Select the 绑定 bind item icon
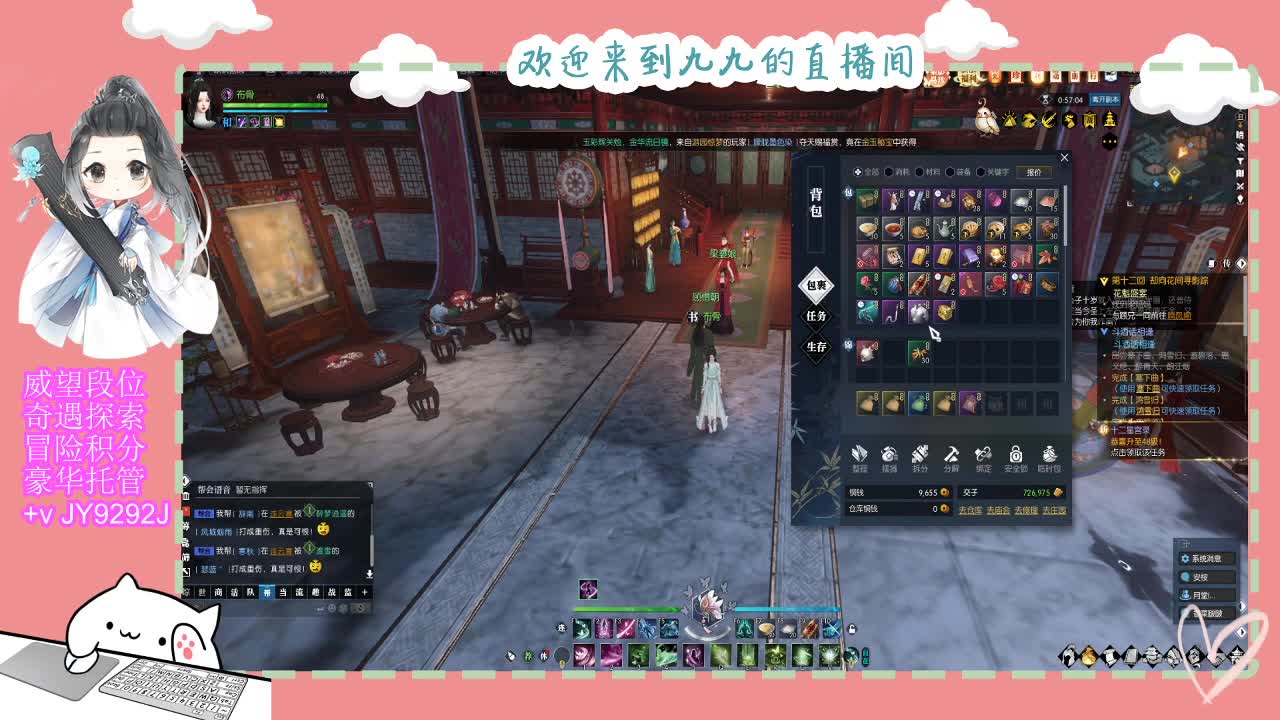Image resolution: width=1280 pixels, height=720 pixels. coord(982,457)
